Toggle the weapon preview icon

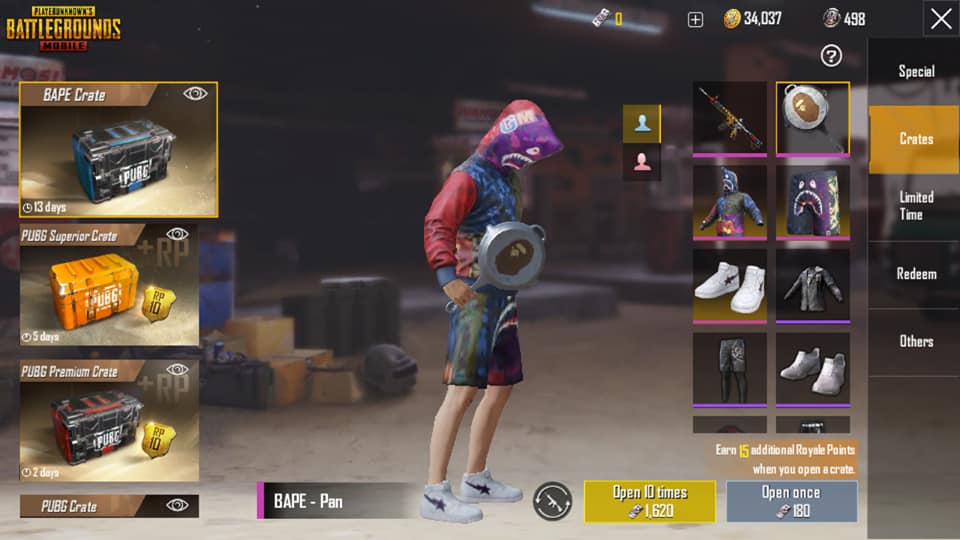tap(552, 501)
